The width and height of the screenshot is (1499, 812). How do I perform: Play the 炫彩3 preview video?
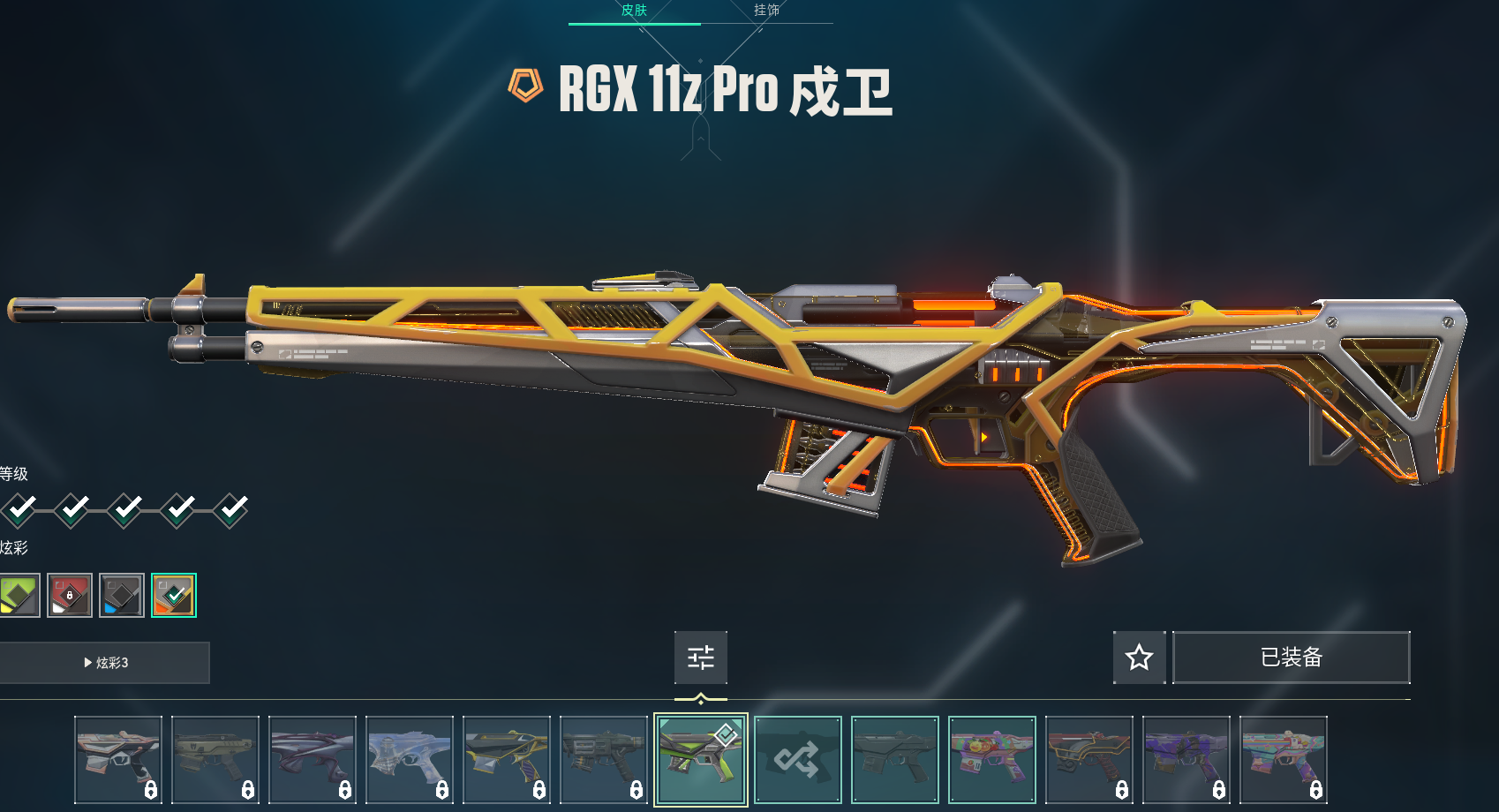[104, 663]
